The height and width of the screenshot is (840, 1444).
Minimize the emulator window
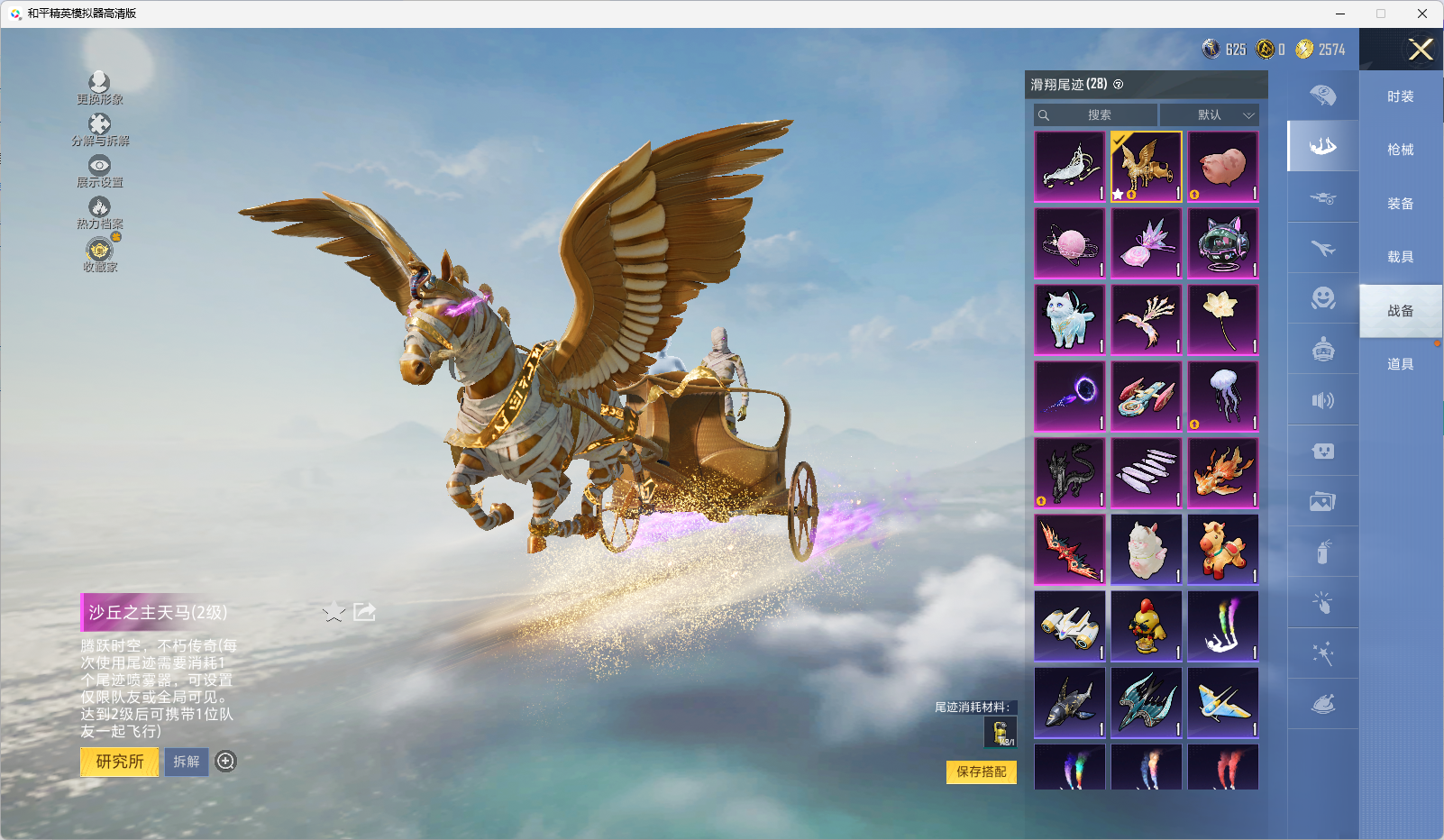click(1340, 14)
